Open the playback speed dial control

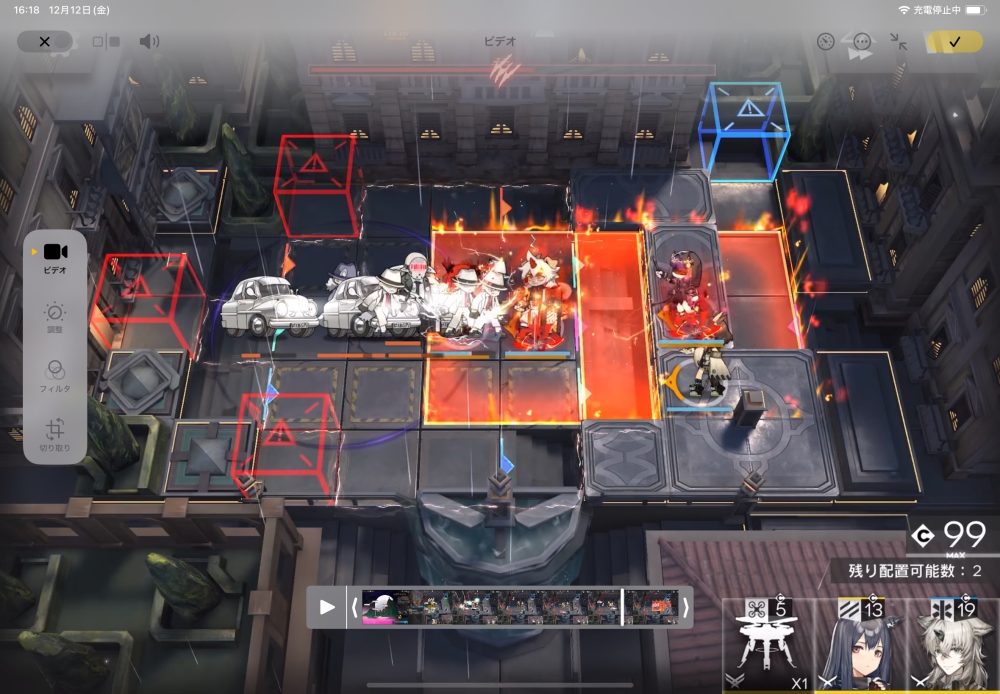[x=825, y=42]
